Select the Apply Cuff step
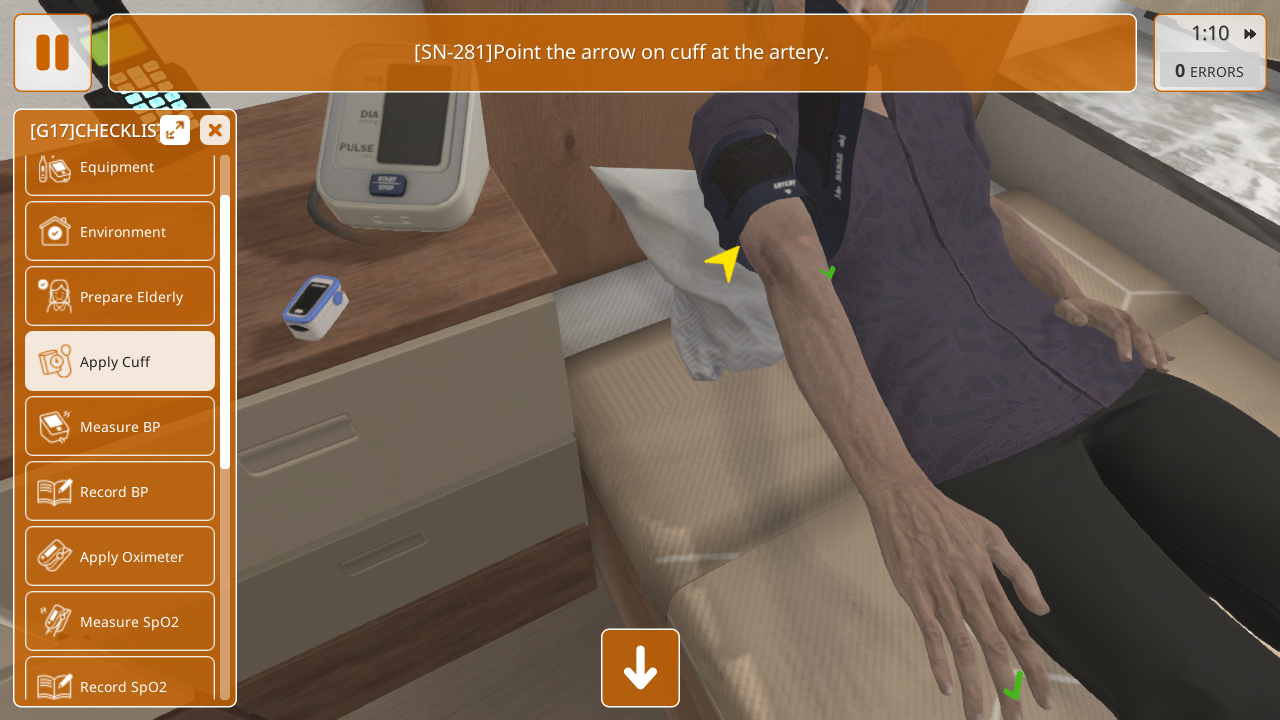Image resolution: width=1280 pixels, height=720 pixels. pos(120,361)
